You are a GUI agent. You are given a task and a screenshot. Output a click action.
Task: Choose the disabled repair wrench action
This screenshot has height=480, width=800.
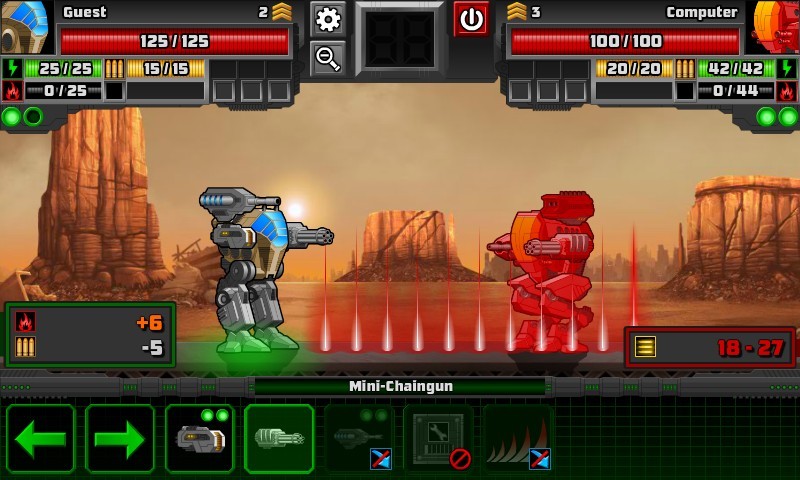[x=438, y=438]
